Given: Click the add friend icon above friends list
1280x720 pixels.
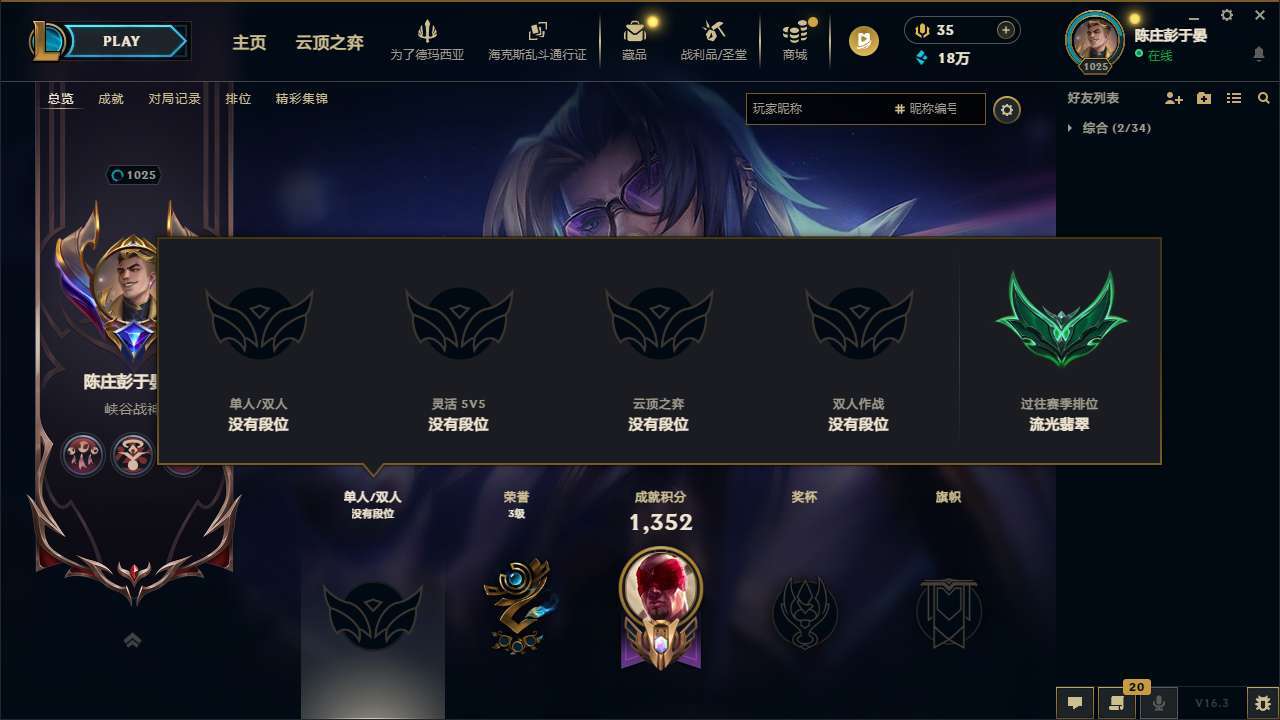Looking at the screenshot, I should tap(1173, 98).
